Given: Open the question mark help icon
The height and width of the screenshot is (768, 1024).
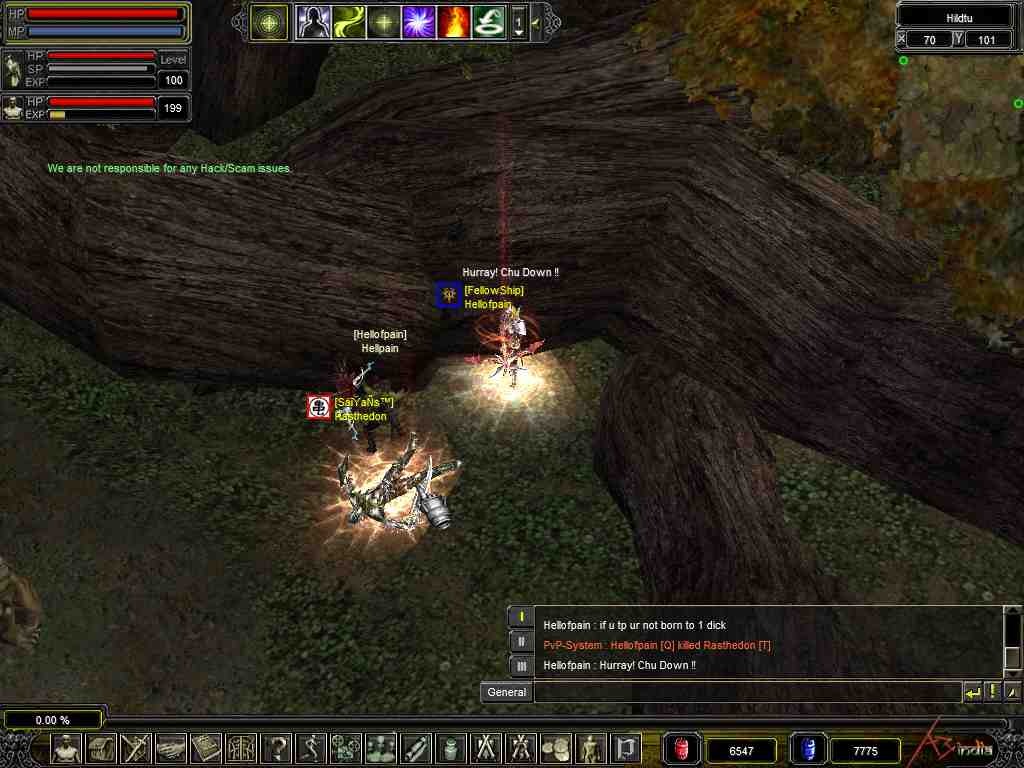Looking at the screenshot, I should click(x=277, y=747).
